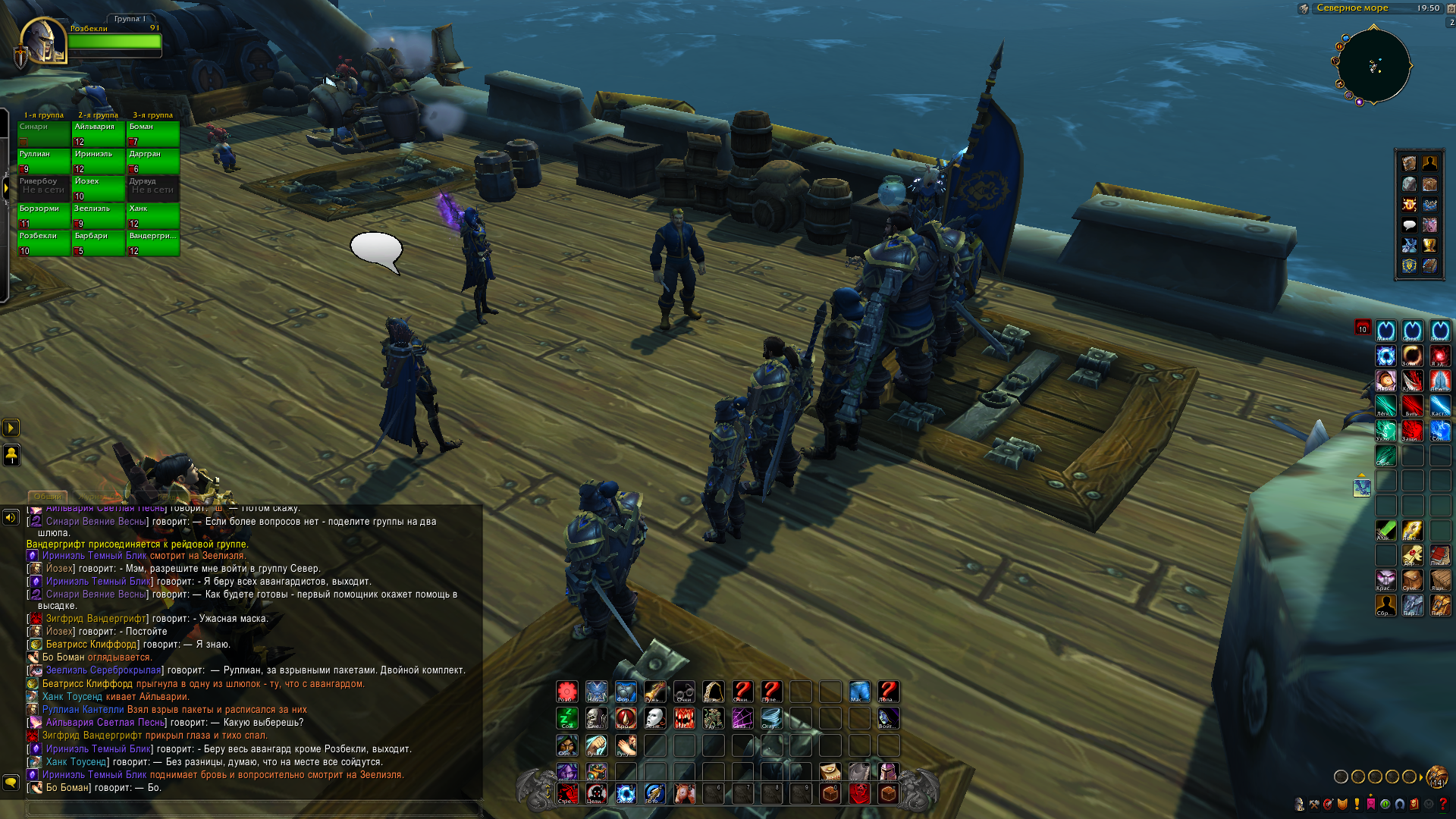The height and width of the screenshot is (819, 1456).
Task: Click the horse mount icon
Action: 683,793
